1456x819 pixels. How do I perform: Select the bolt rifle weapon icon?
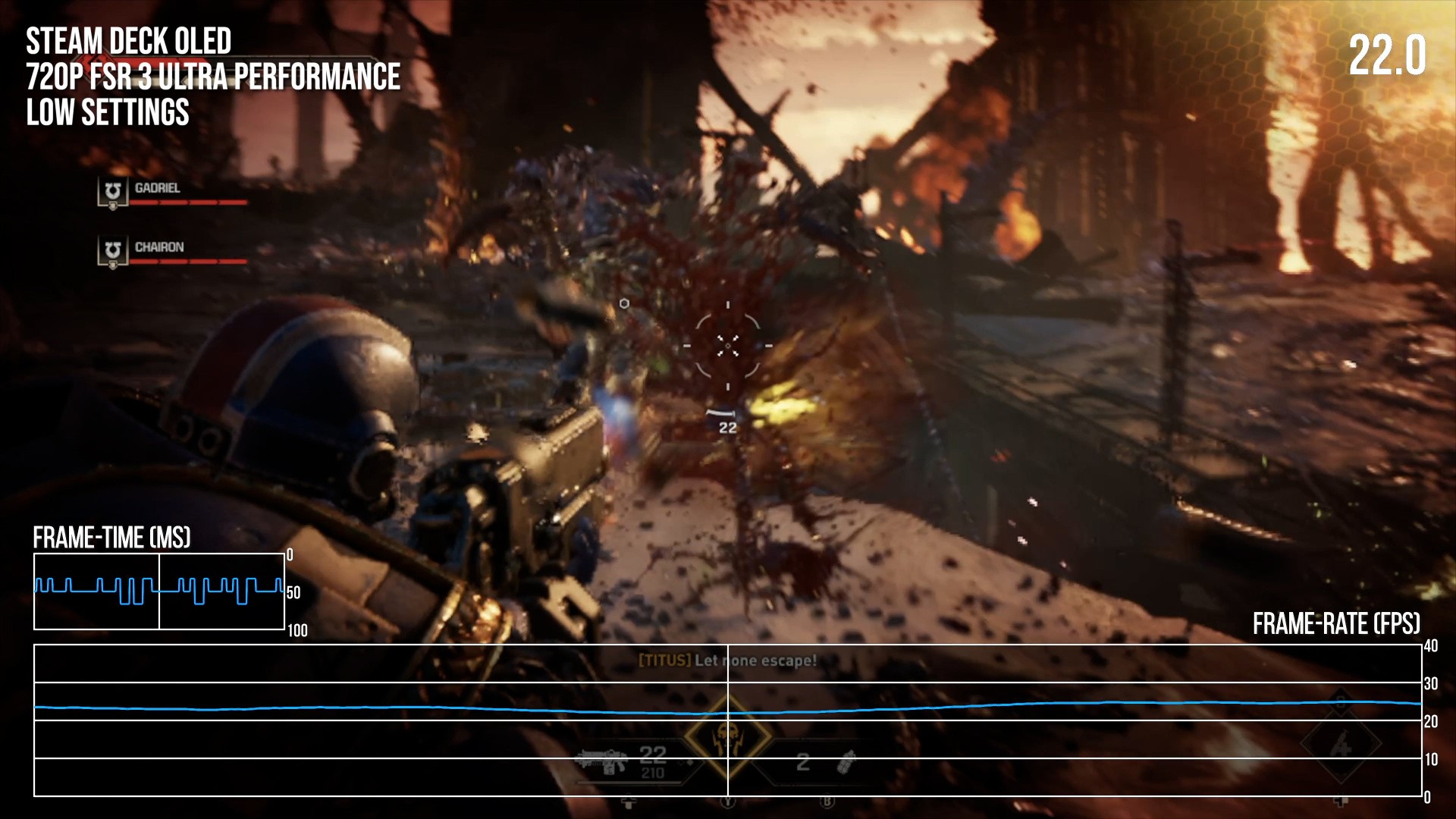click(602, 761)
